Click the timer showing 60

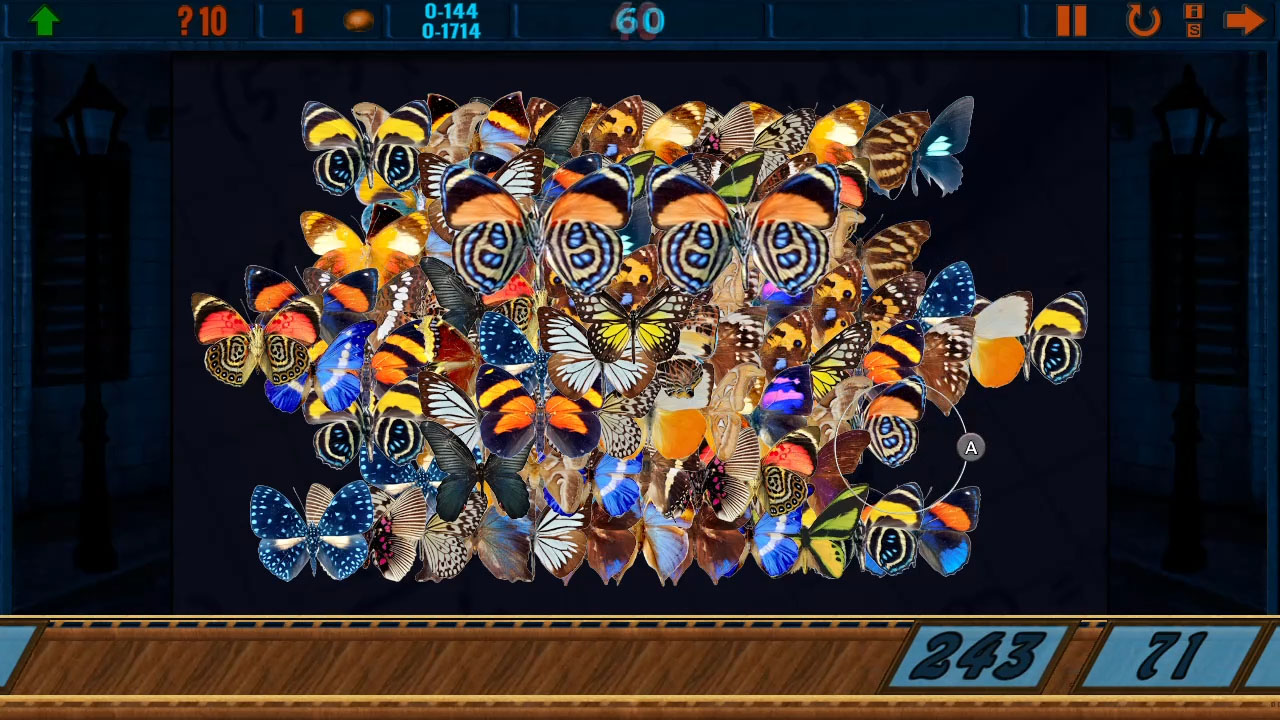640,18
